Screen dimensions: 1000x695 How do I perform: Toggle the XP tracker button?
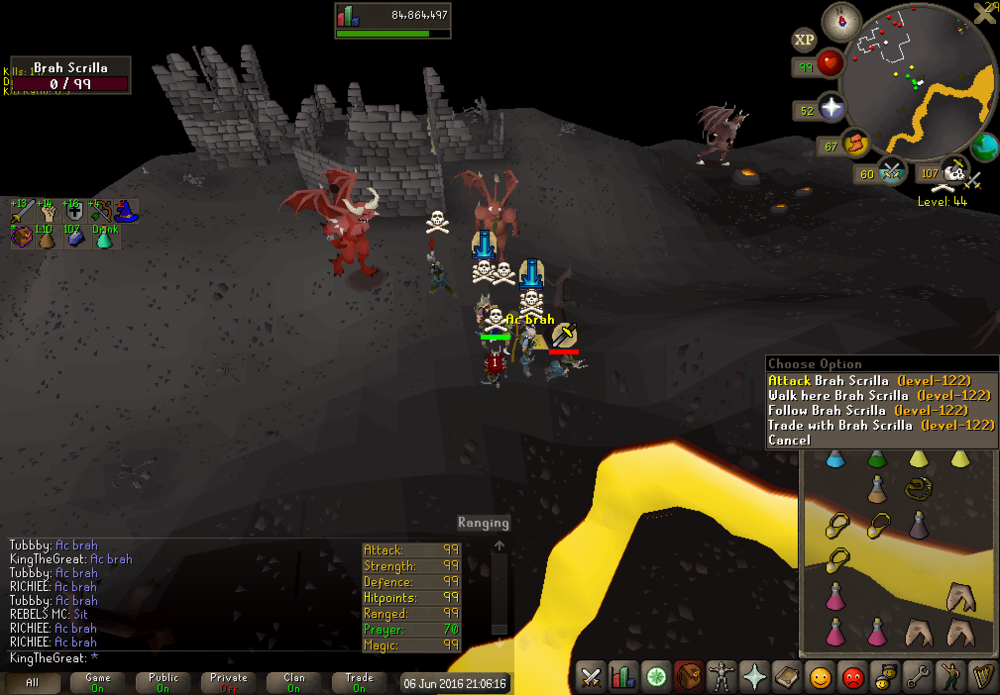click(x=804, y=40)
